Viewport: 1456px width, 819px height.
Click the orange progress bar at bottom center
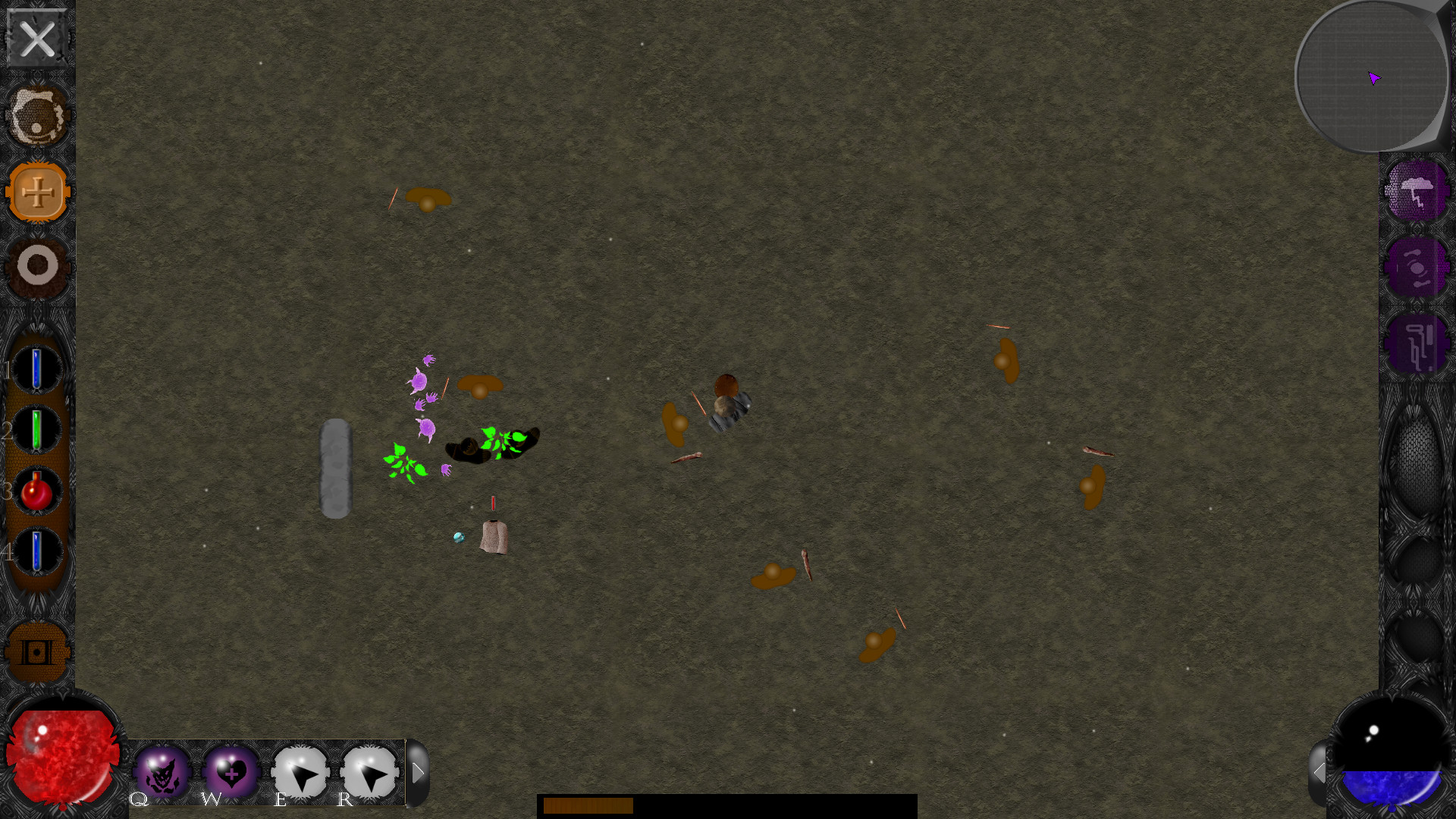588,807
